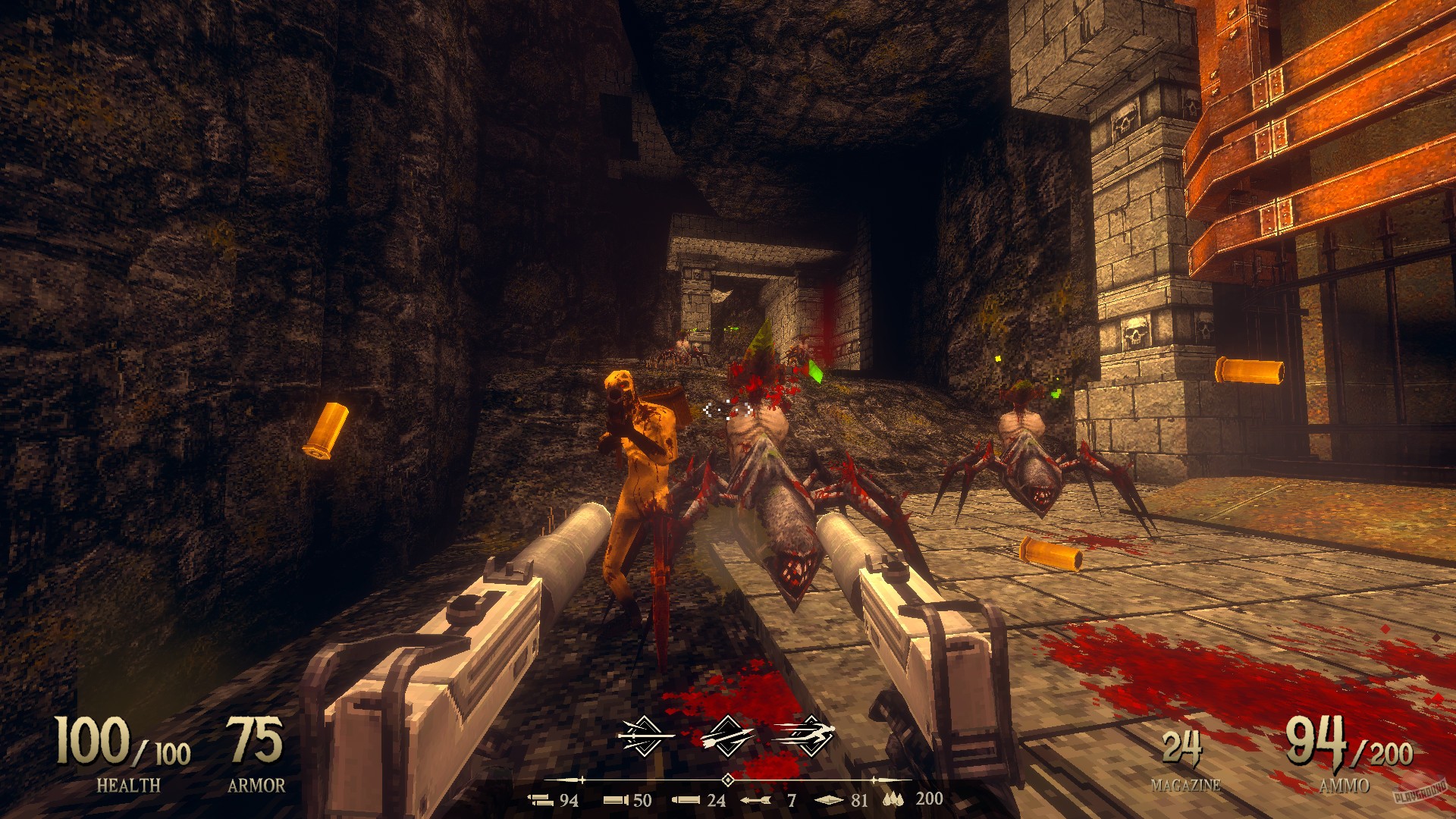Click the shuriken ammo icon beside 81

click(829, 801)
